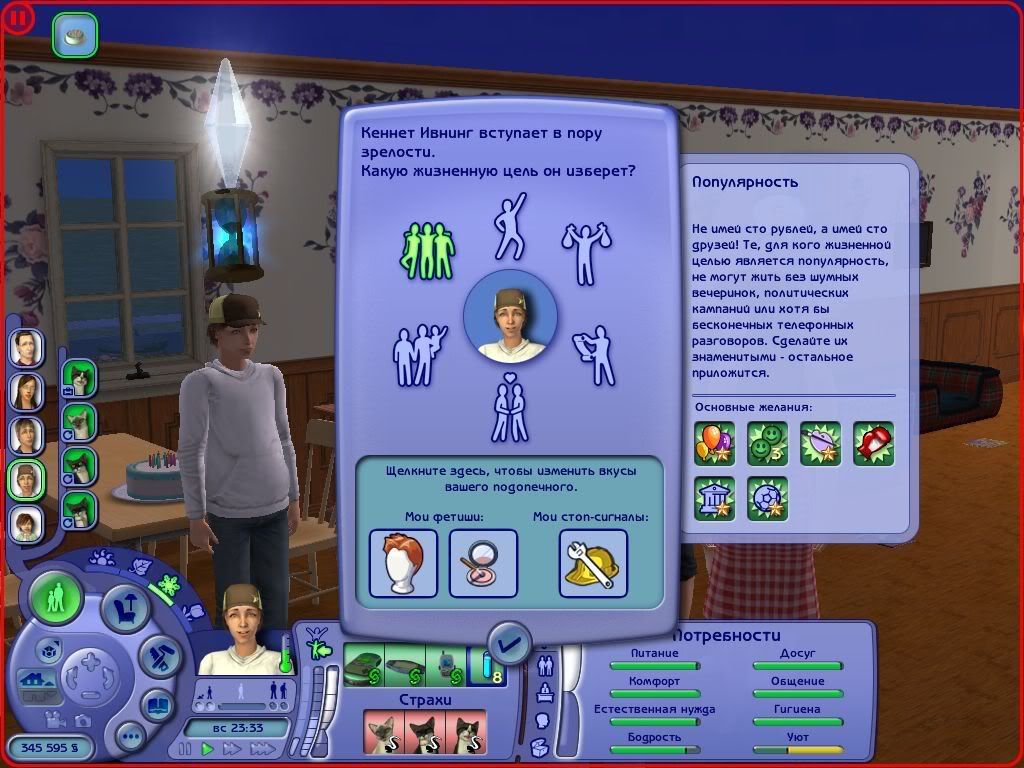Confirm the aspiration choice with the checkmark
The width and height of the screenshot is (1024, 768).
point(510,643)
